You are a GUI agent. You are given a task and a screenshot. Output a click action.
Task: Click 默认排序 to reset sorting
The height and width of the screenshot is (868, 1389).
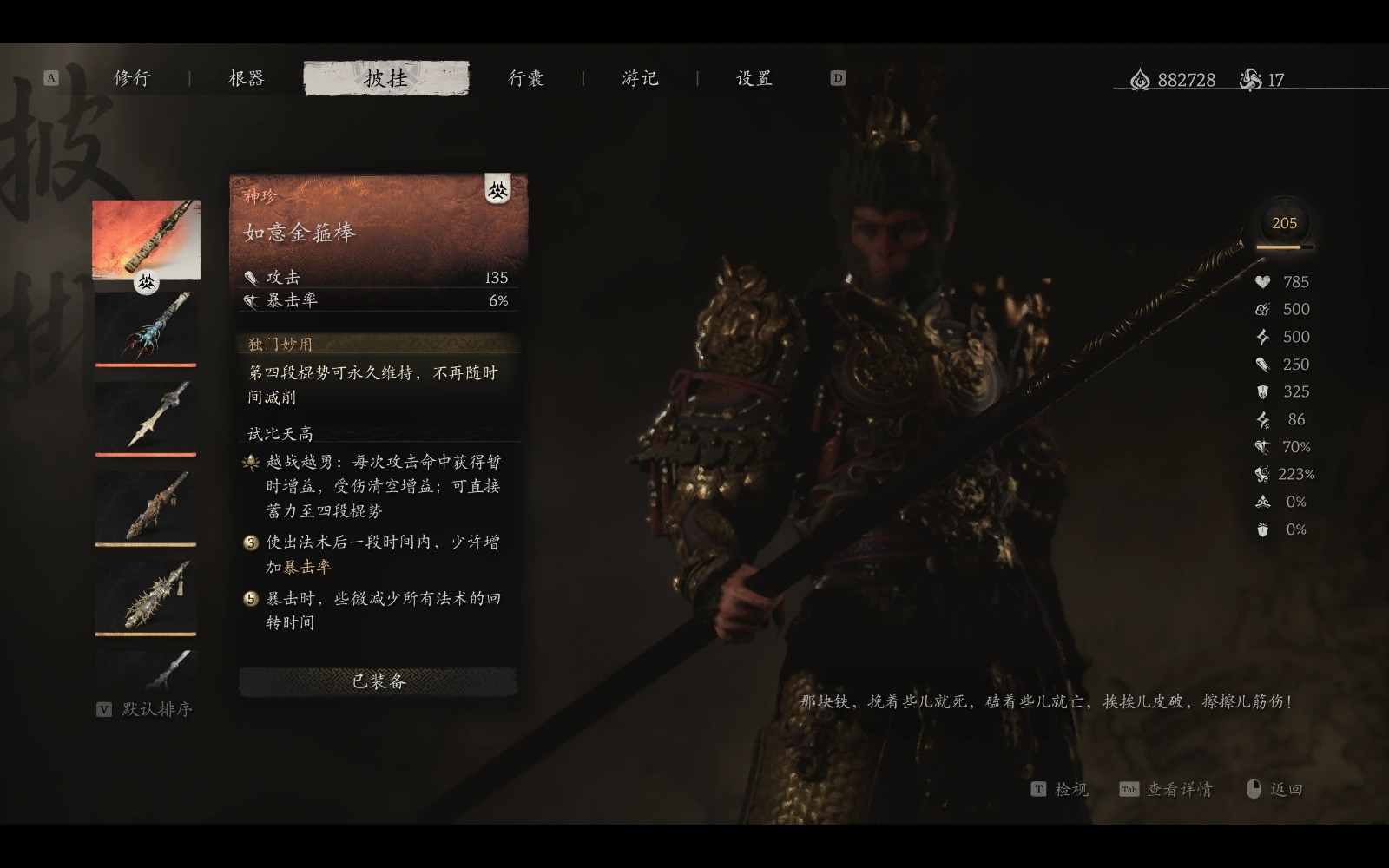coord(153,709)
